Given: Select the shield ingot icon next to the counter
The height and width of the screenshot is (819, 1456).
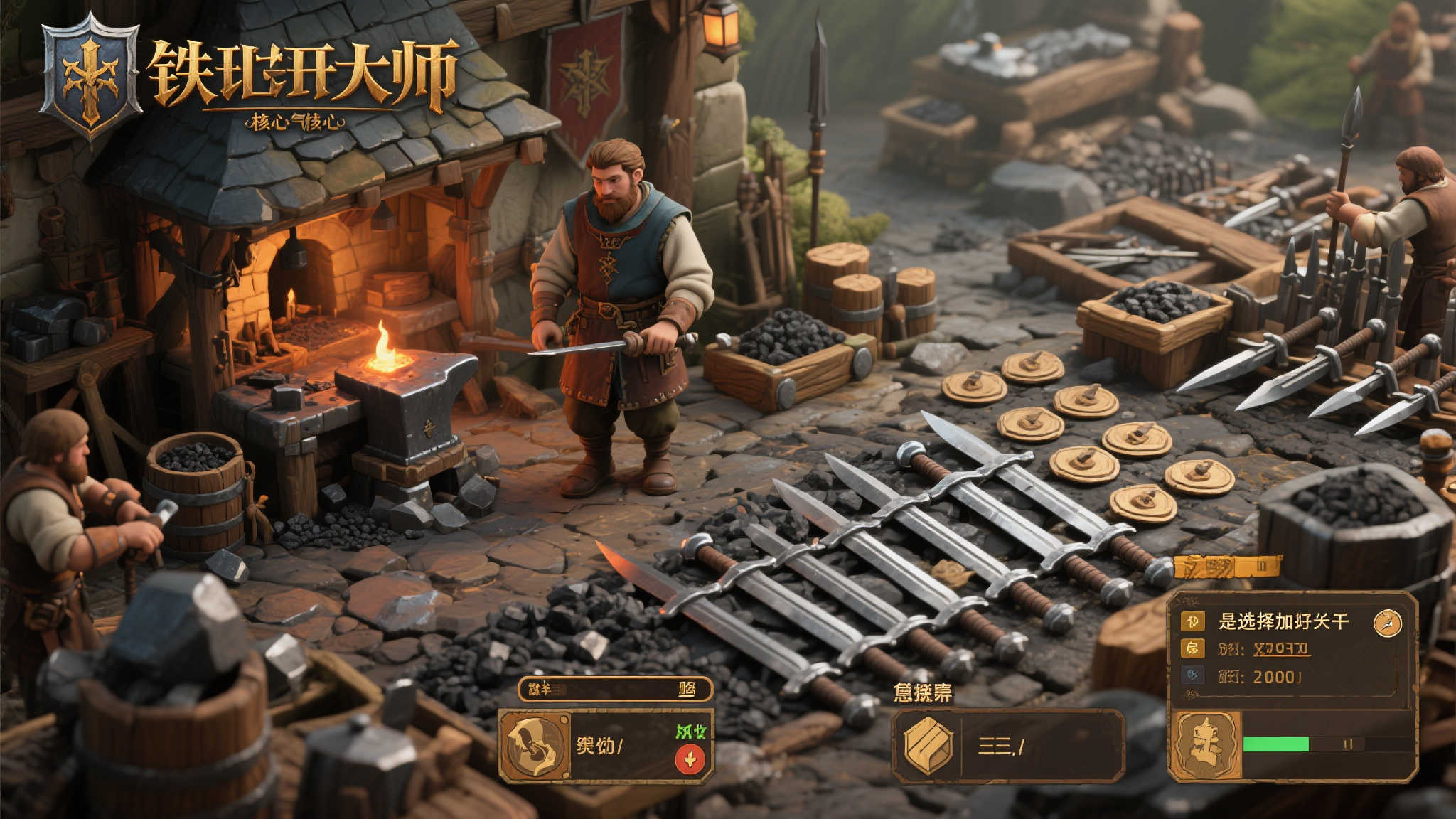Looking at the screenshot, I should coord(928,745).
